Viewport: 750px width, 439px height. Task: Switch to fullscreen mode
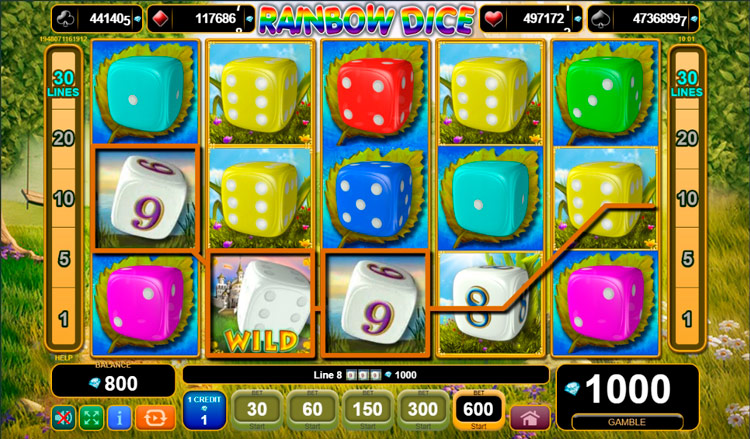pyautogui.click(x=91, y=417)
